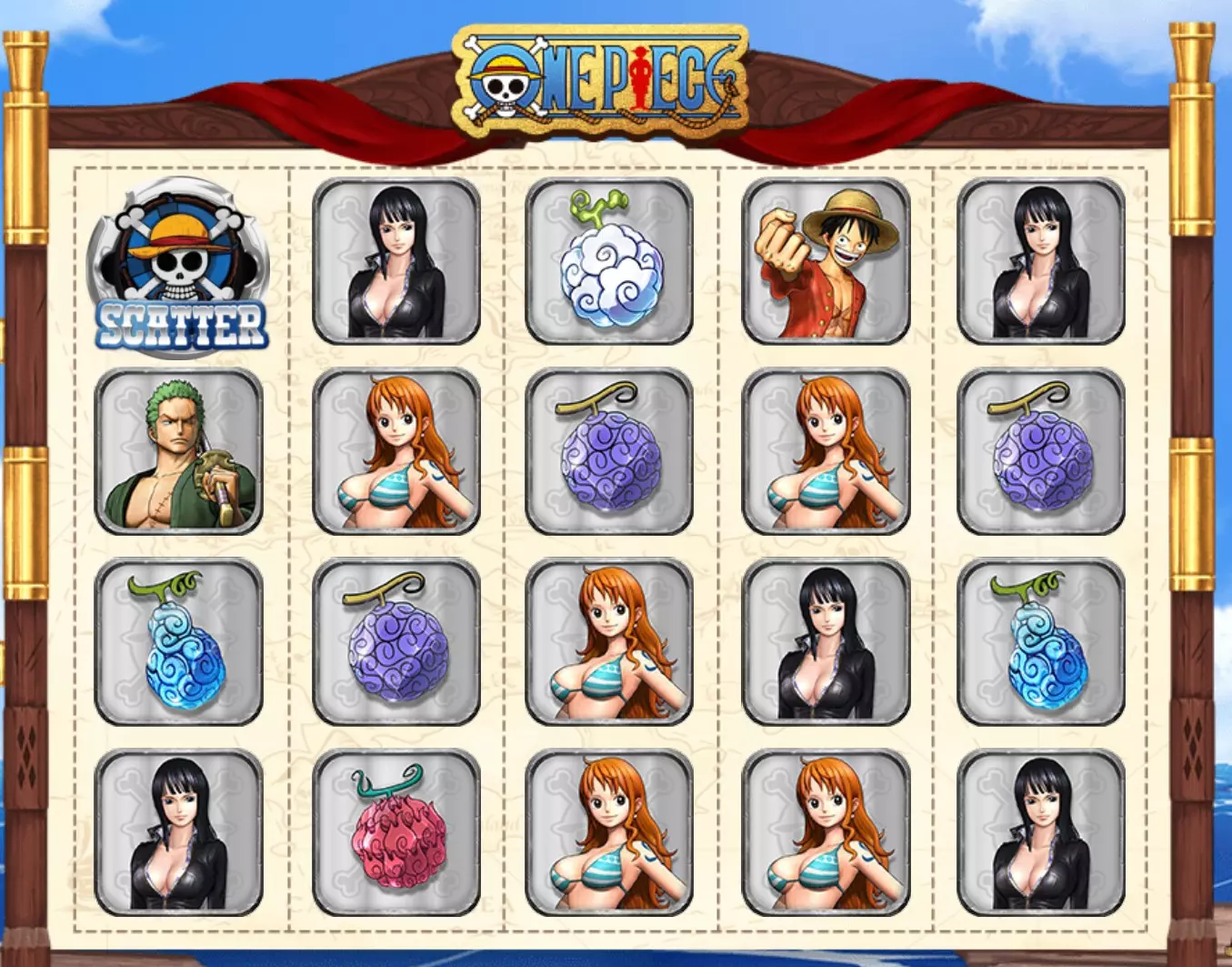The height and width of the screenshot is (967, 1232).
Task: Select the Scatter skull symbol tile
Action: tap(178, 264)
